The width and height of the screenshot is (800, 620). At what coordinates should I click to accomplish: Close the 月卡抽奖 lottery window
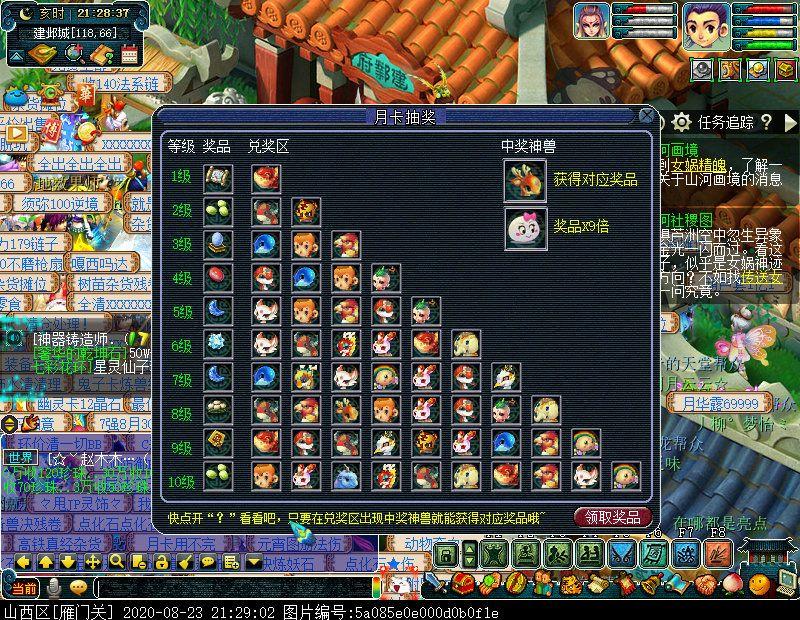pyautogui.click(x=647, y=116)
